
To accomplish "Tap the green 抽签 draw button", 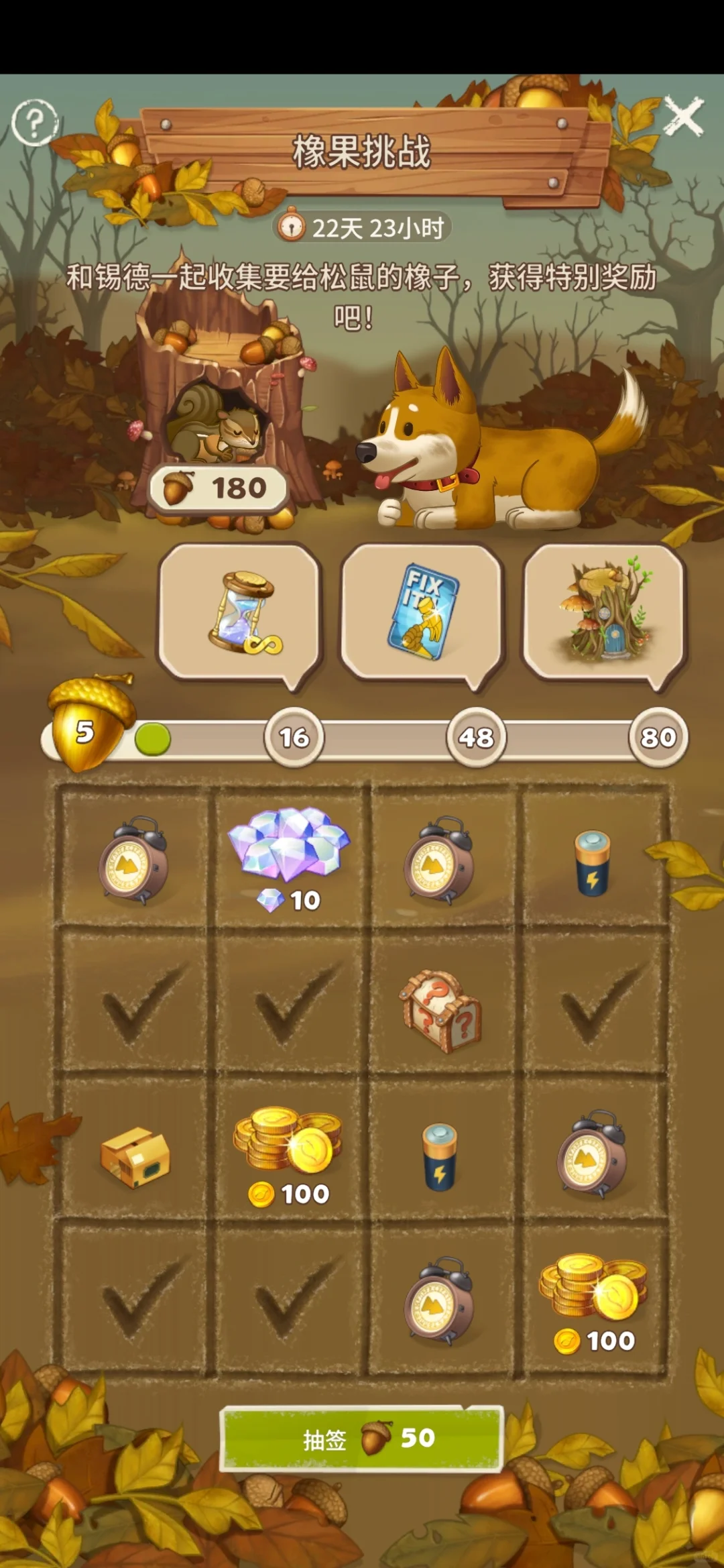I will [362, 1439].
